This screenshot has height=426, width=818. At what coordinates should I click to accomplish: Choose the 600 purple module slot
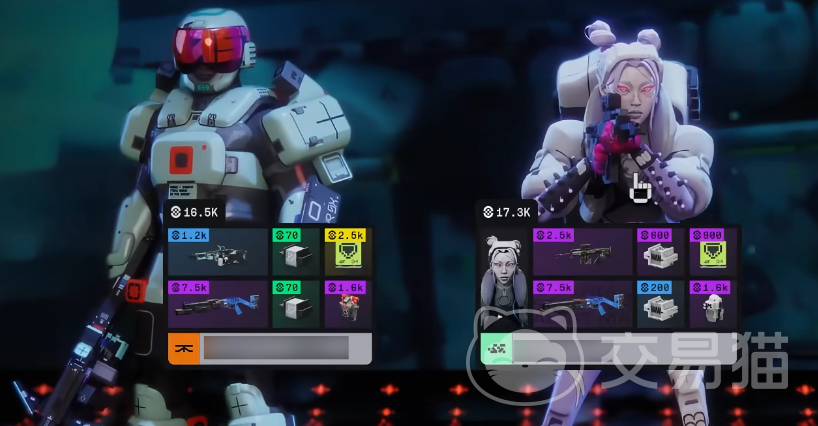(x=660, y=252)
